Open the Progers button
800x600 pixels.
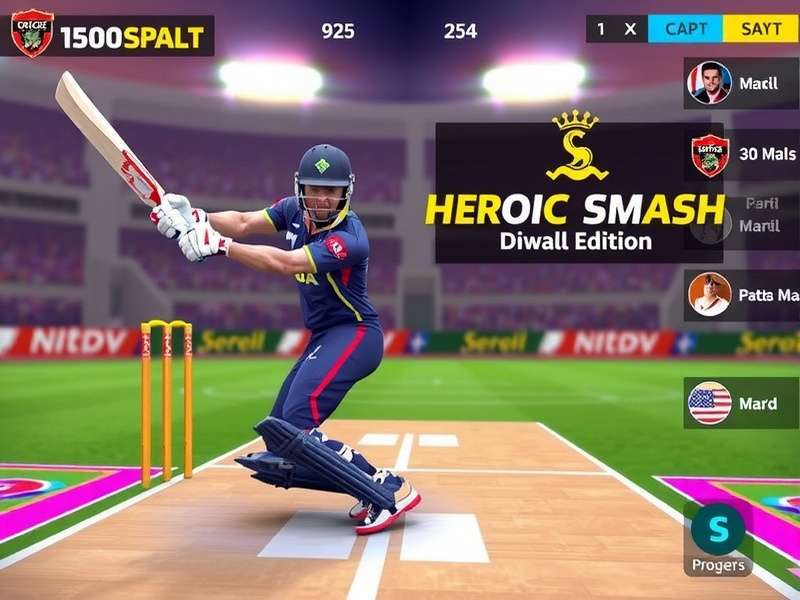point(718,539)
